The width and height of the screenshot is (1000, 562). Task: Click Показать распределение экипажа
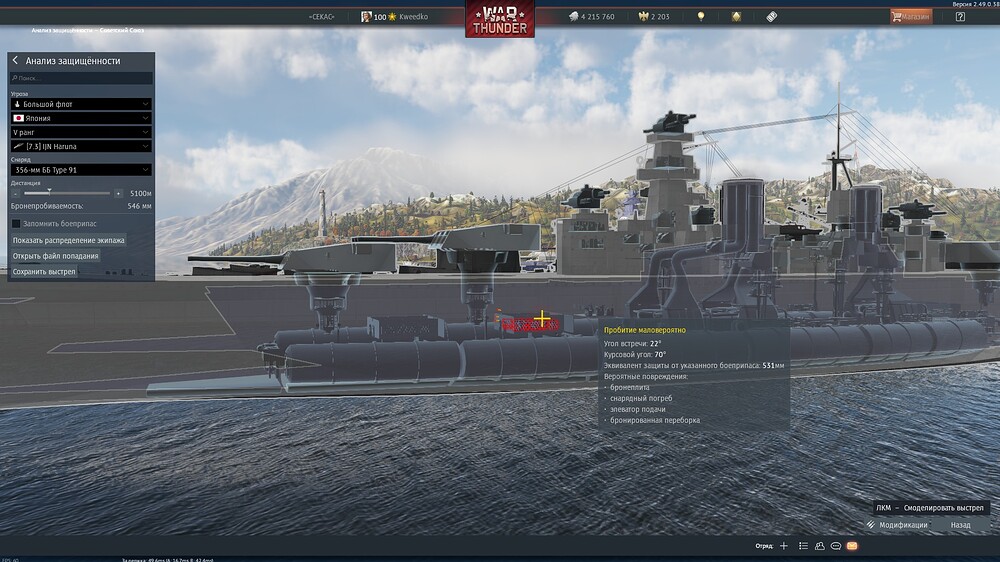[x=68, y=241]
